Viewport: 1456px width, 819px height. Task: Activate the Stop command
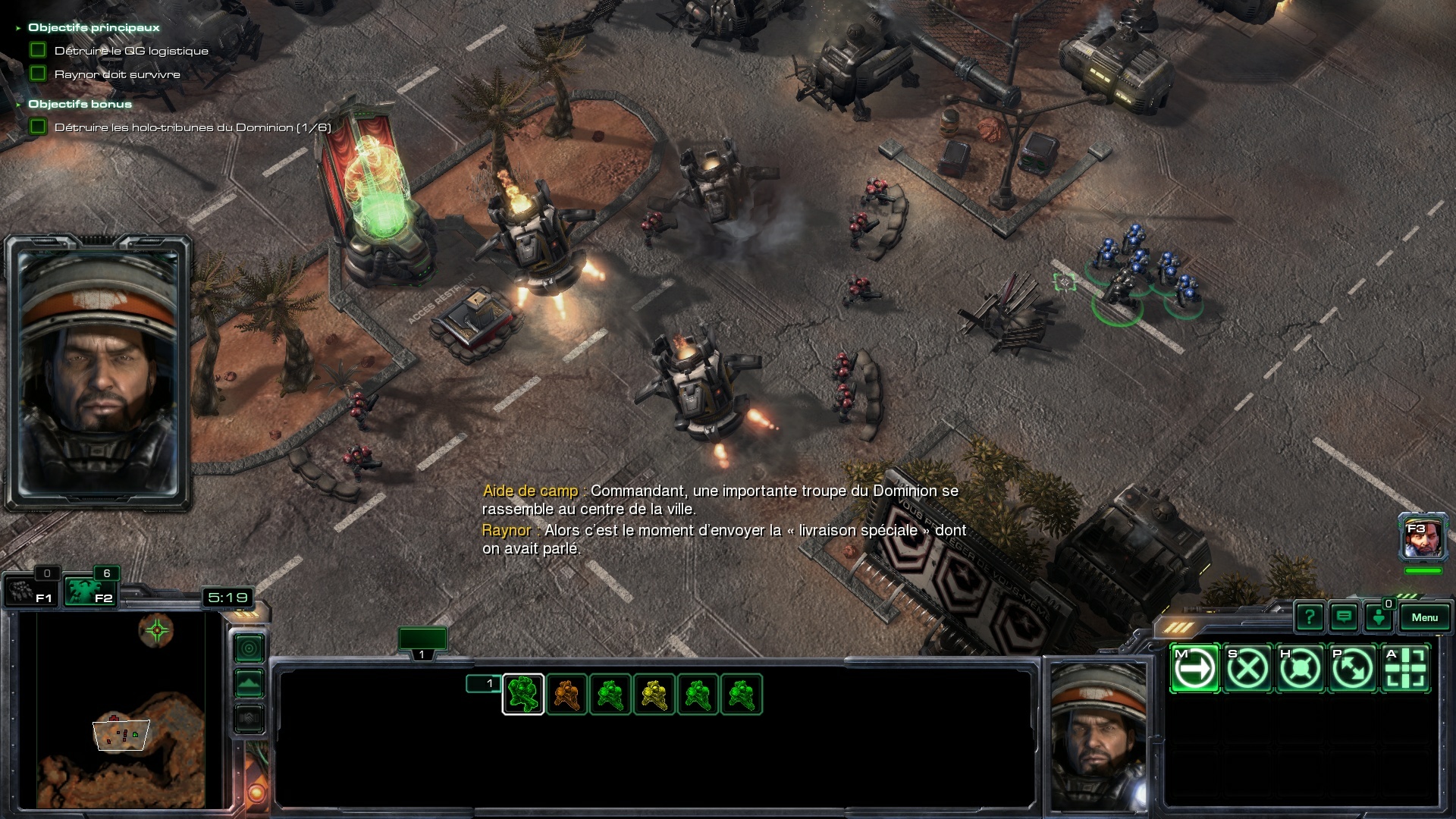point(1247,668)
